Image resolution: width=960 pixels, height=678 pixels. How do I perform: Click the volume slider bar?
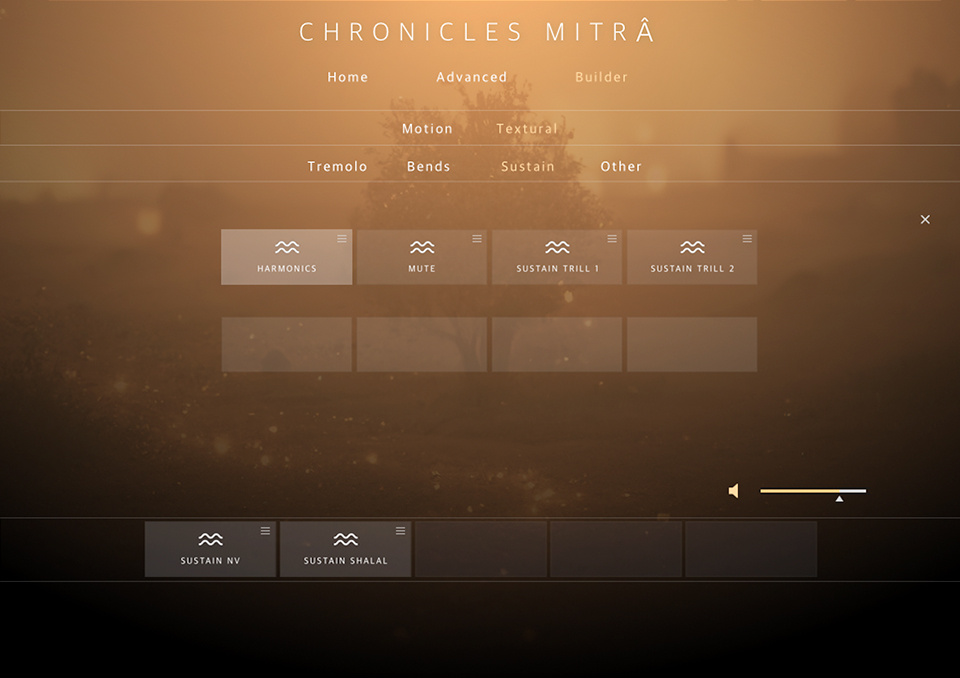pos(813,491)
